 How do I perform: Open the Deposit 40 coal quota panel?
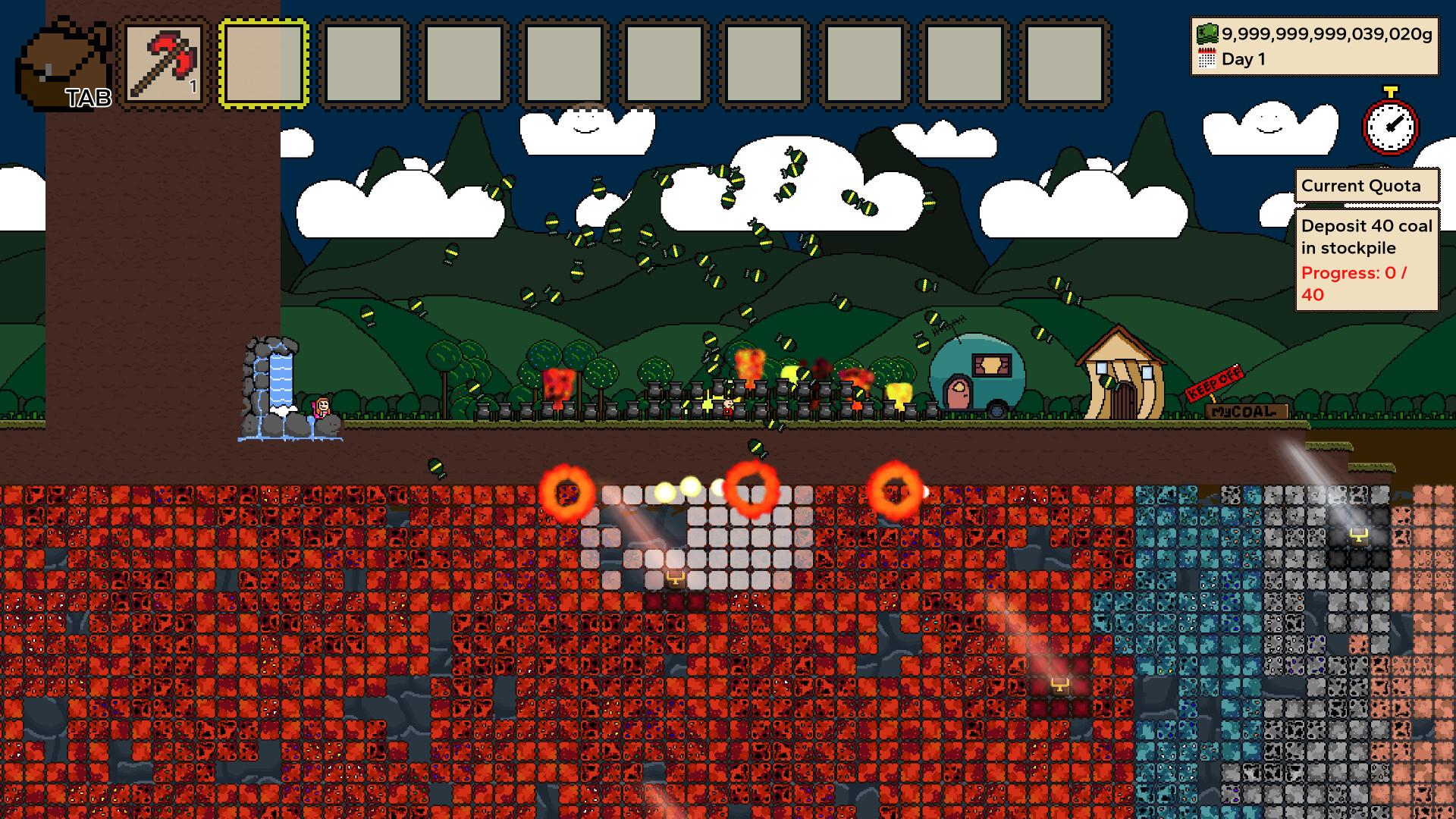[x=1366, y=260]
